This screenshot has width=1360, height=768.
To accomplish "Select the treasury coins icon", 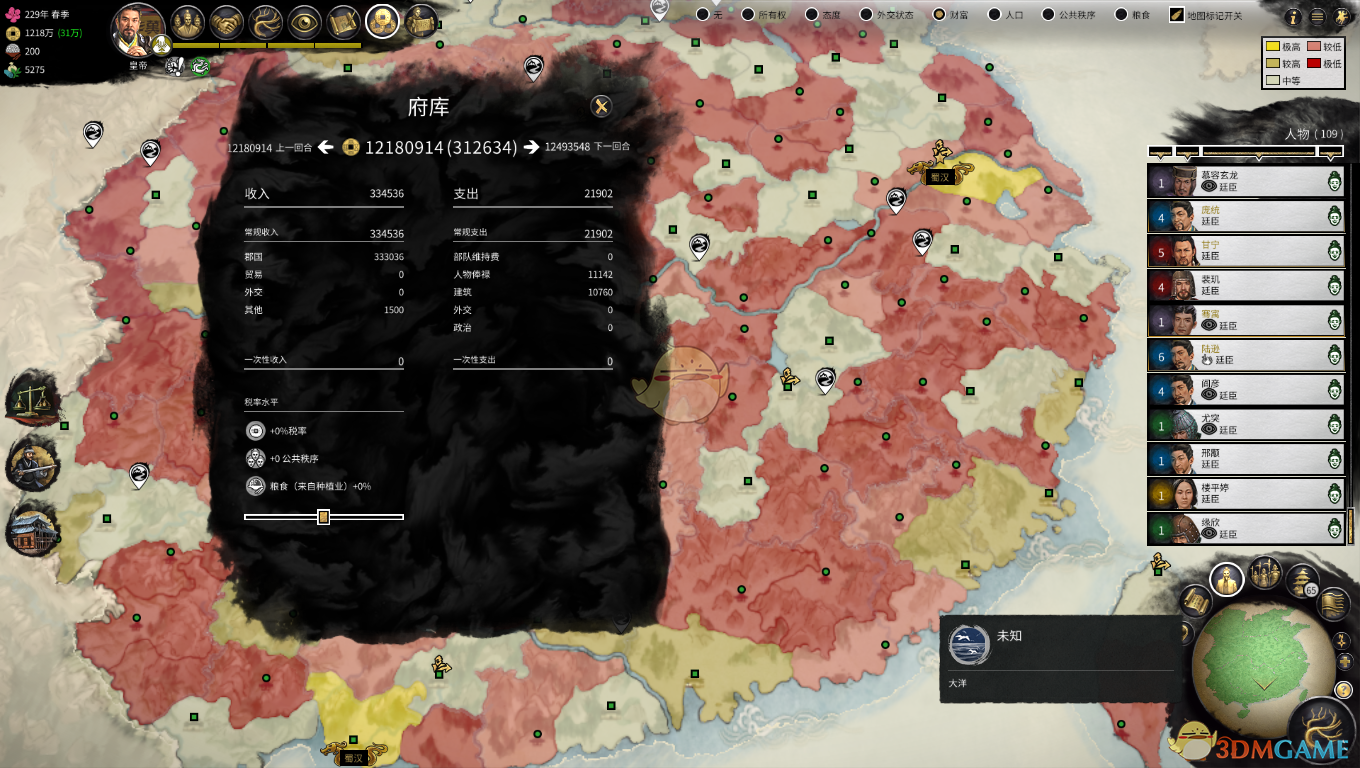I will coord(381,22).
